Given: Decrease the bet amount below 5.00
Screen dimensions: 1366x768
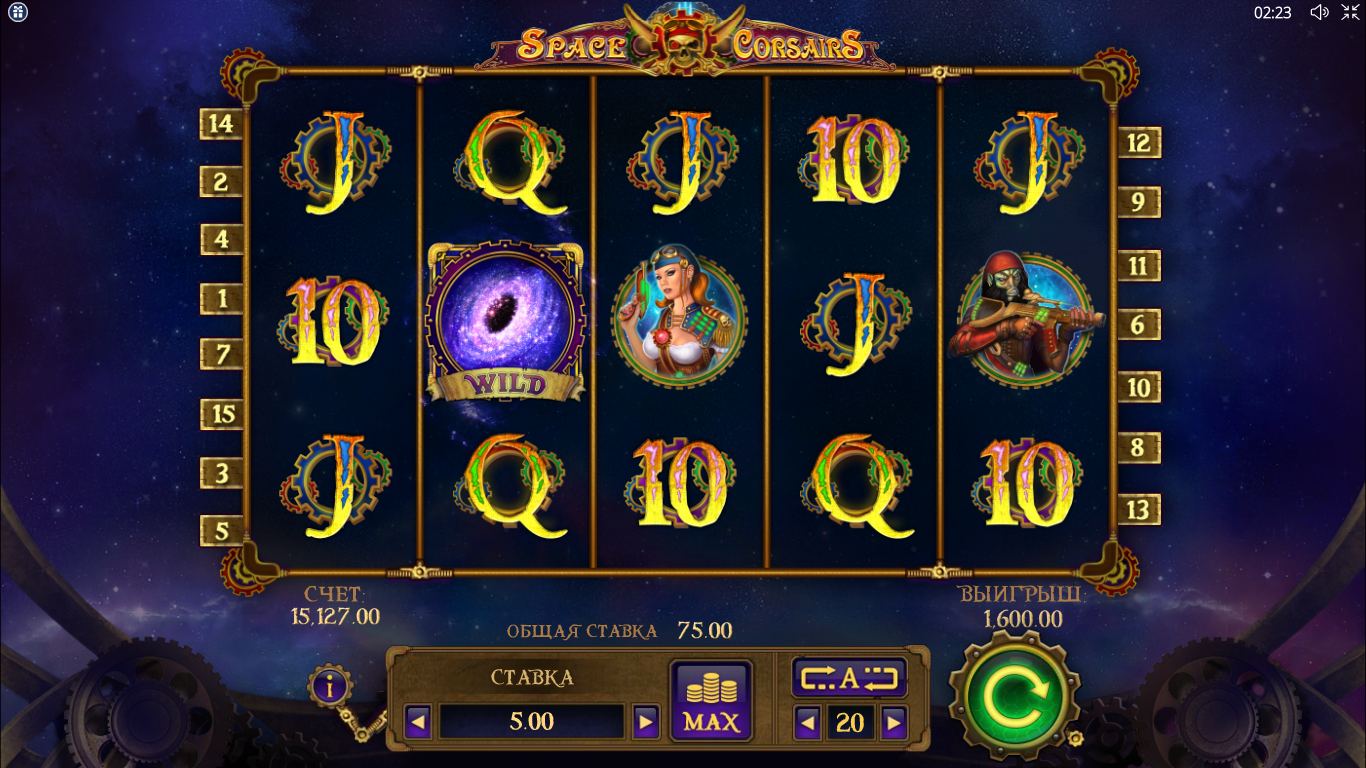Looking at the screenshot, I should click(x=418, y=721).
